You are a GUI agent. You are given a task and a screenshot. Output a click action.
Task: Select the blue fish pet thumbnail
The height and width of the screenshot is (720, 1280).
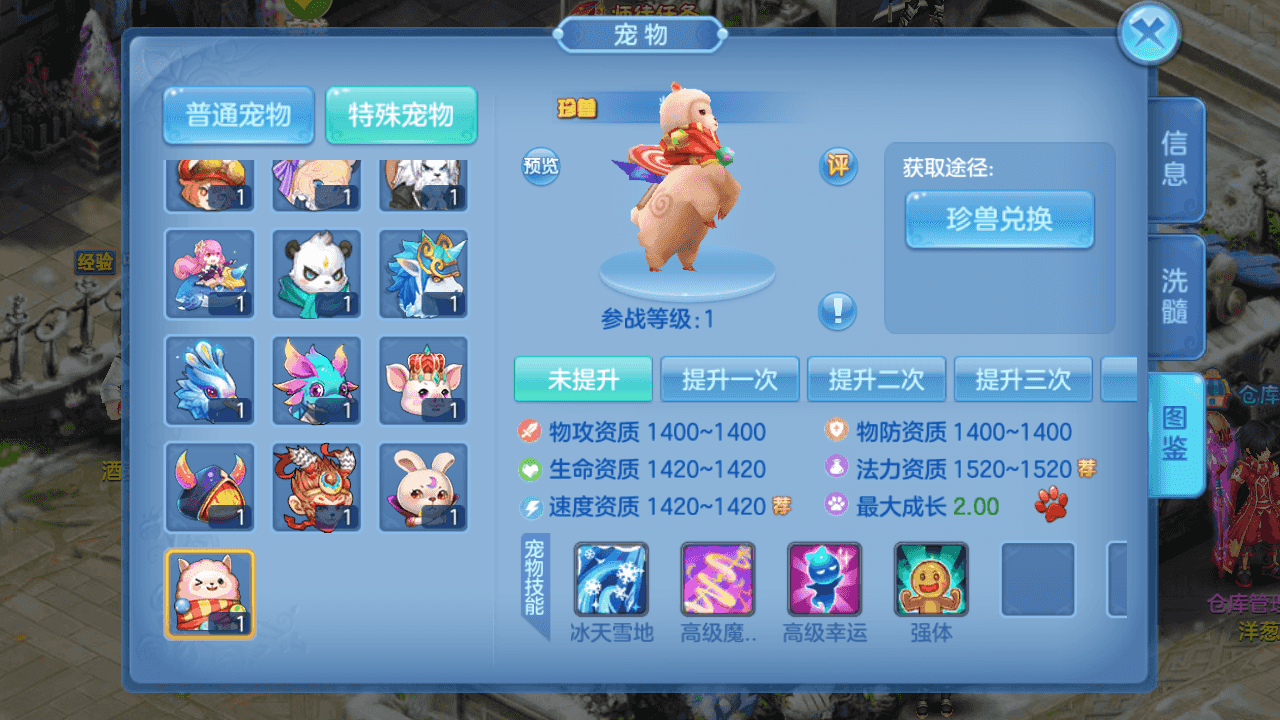(x=209, y=380)
